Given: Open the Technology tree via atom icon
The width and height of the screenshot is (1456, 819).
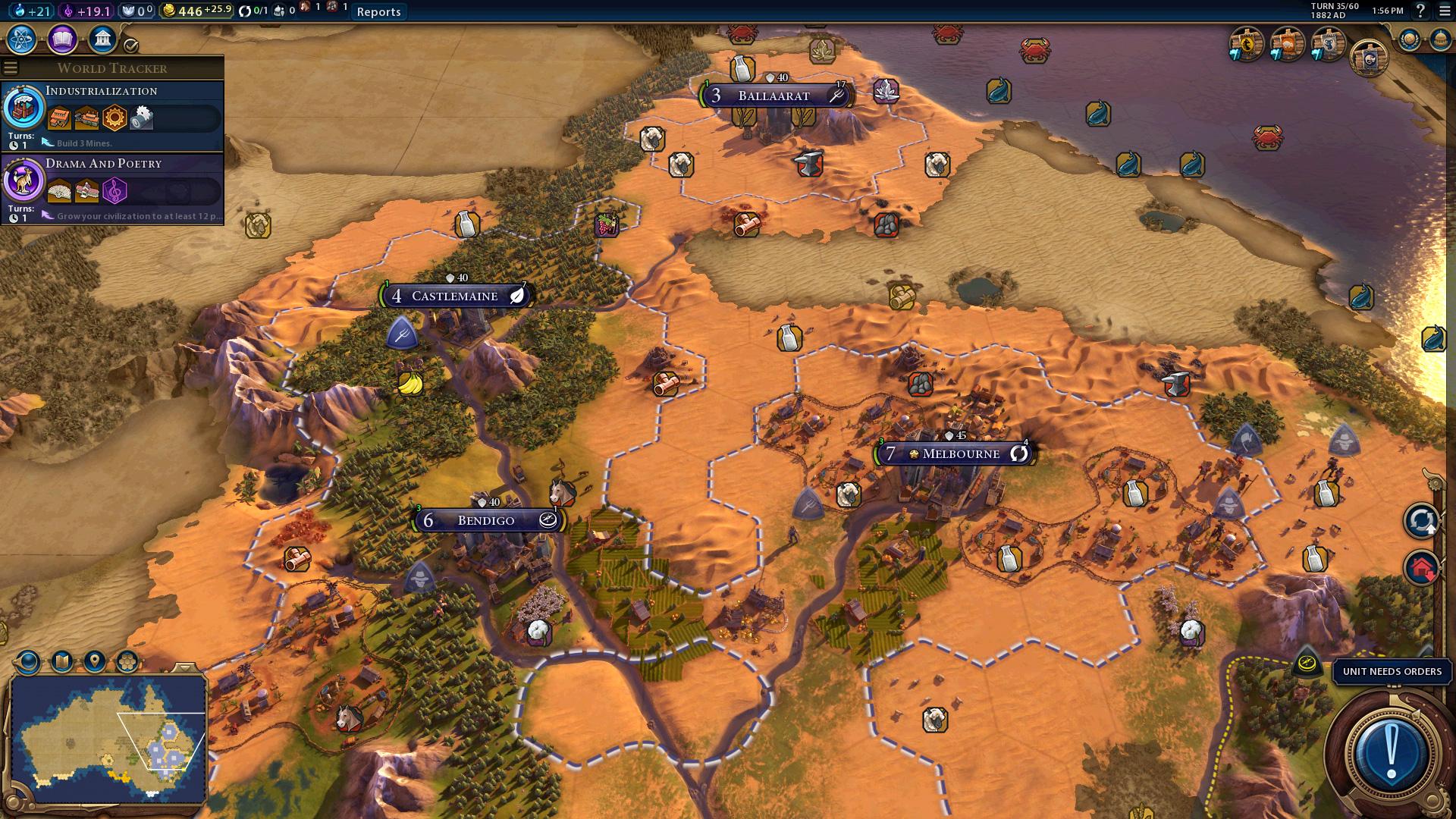Looking at the screenshot, I should tap(21, 39).
